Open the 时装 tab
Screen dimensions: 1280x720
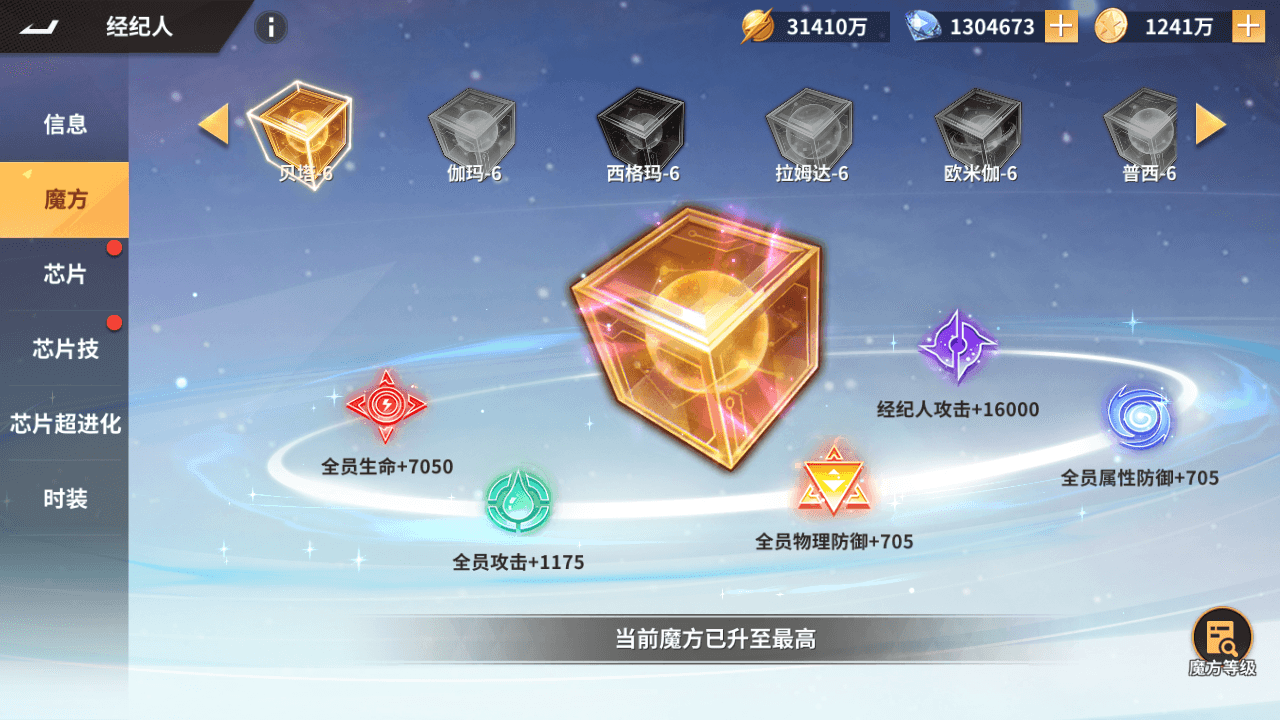[x=64, y=500]
